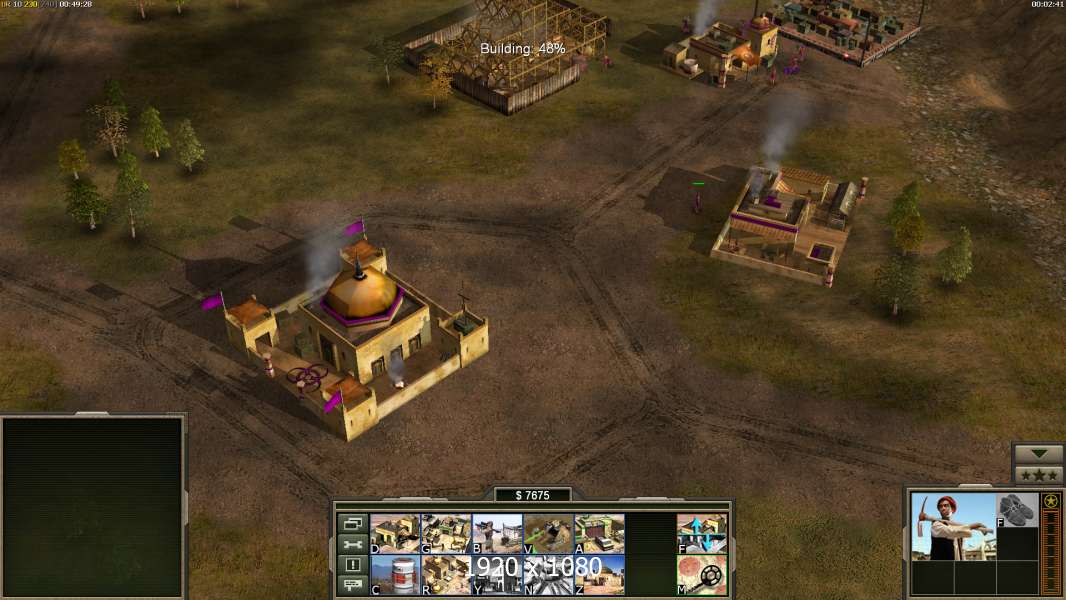1066x600 pixels.
Task: Click the gold star rank medal
Action: coord(1051,501)
